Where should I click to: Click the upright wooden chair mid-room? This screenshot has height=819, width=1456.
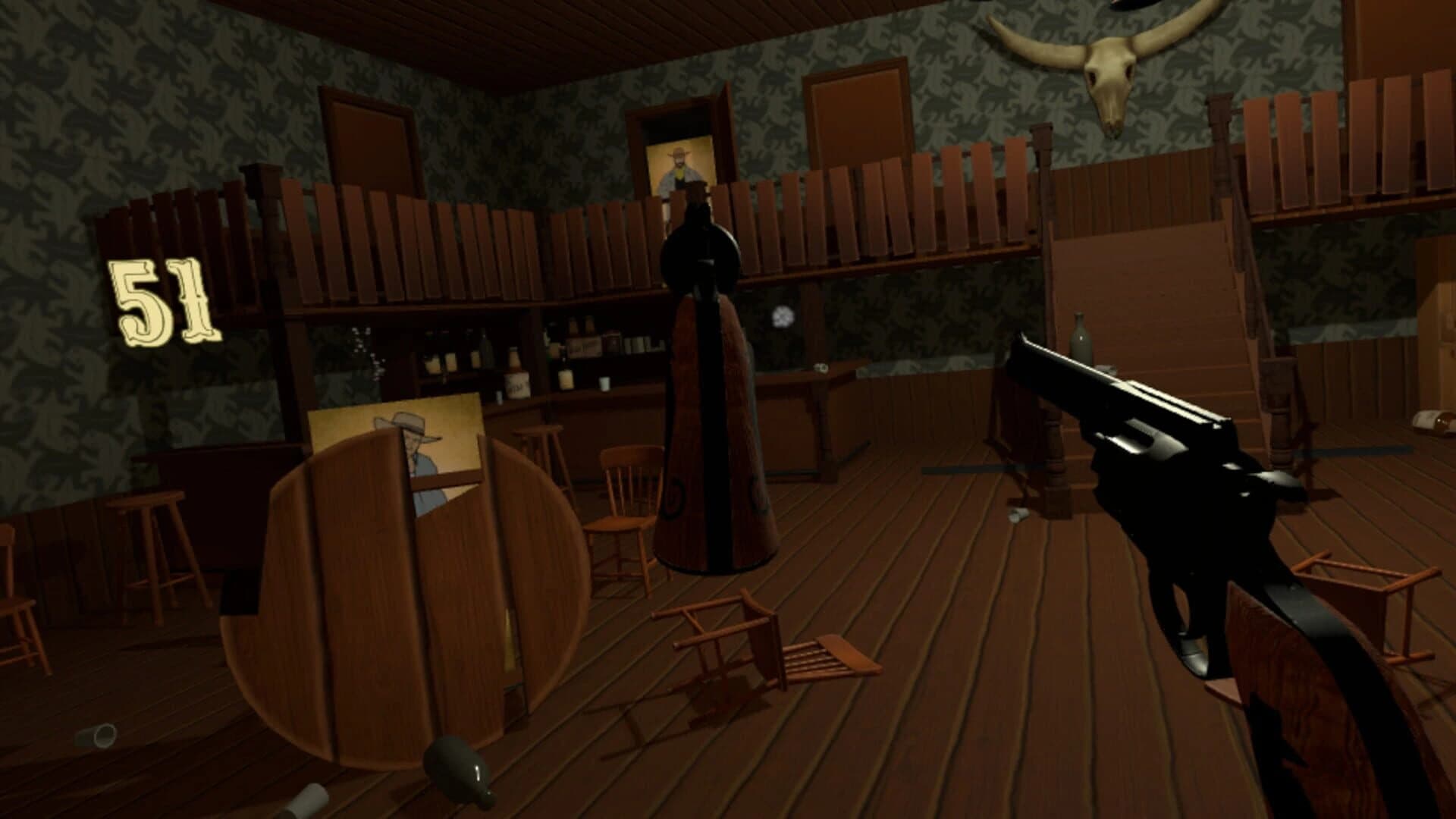tap(624, 500)
